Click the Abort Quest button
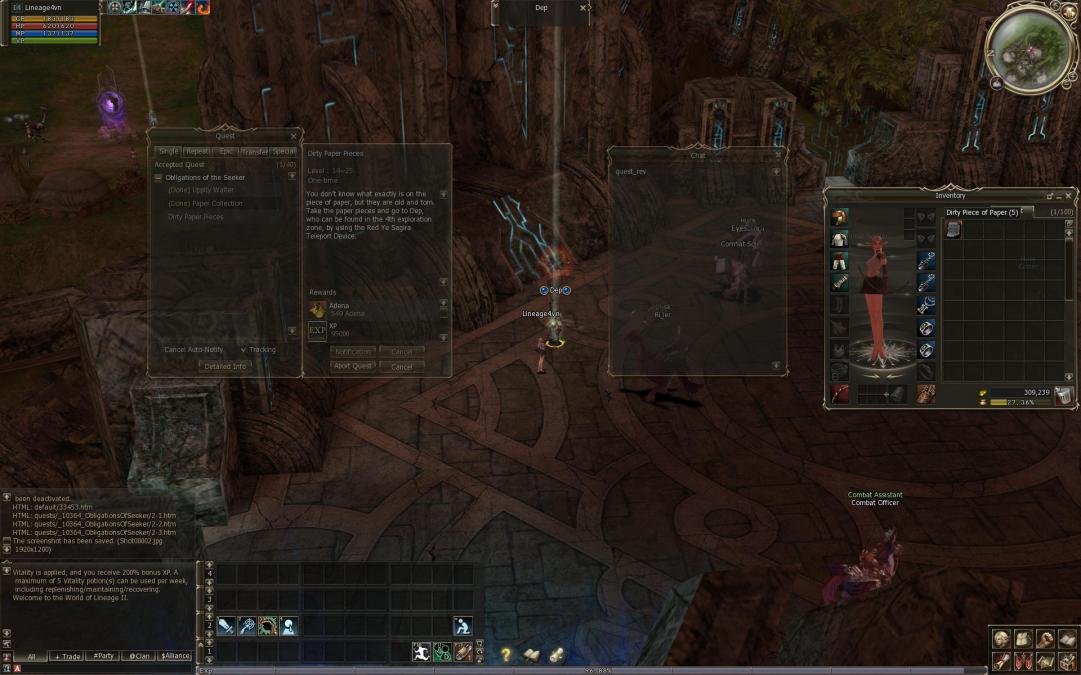The height and width of the screenshot is (675, 1081). 352,366
